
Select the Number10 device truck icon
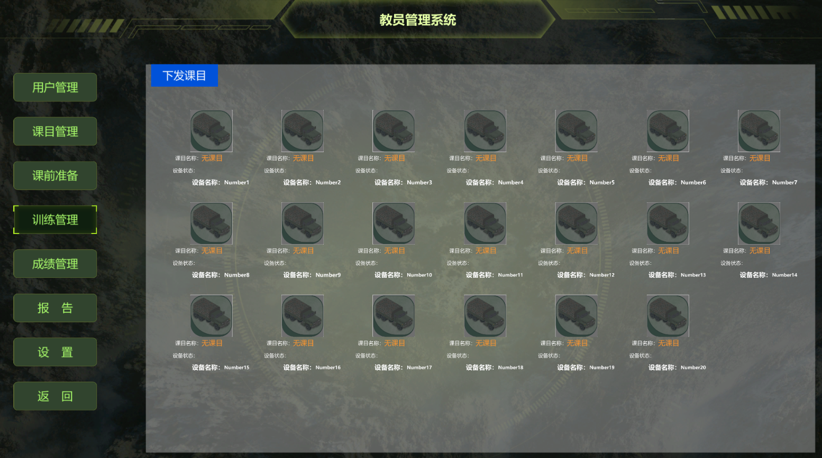(394, 224)
